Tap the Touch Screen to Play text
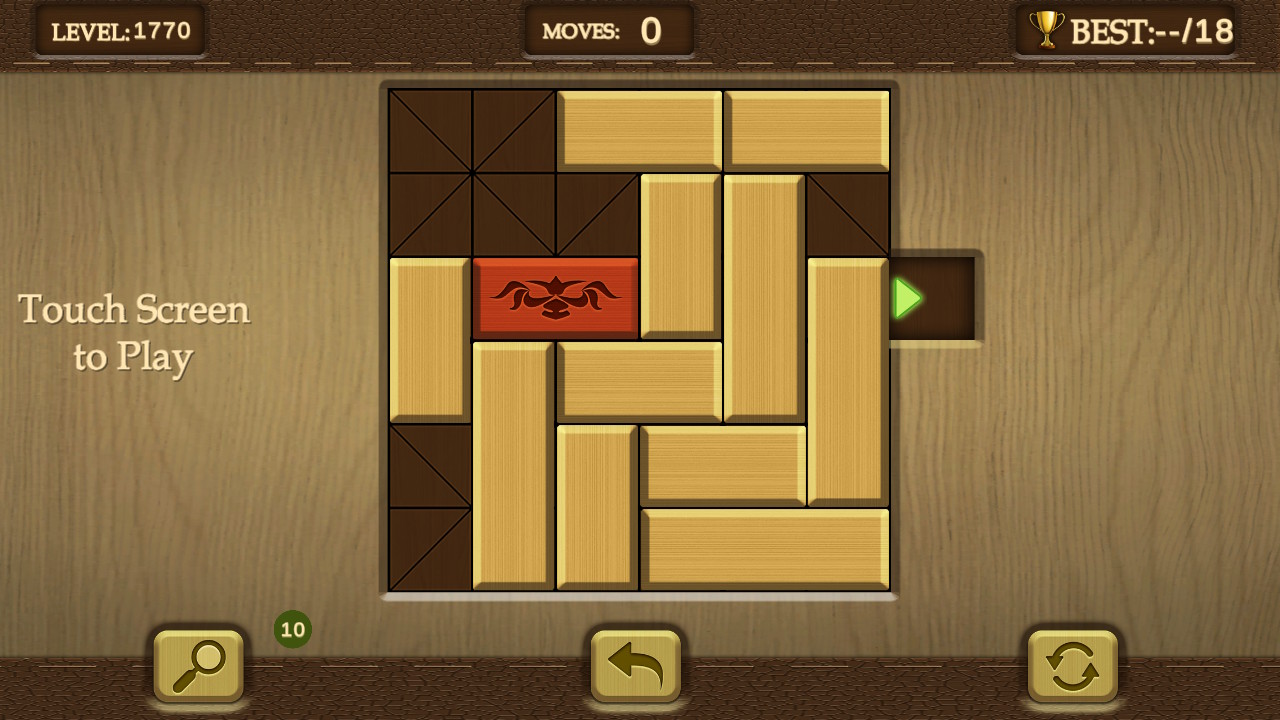The image size is (1280, 720). coord(133,332)
